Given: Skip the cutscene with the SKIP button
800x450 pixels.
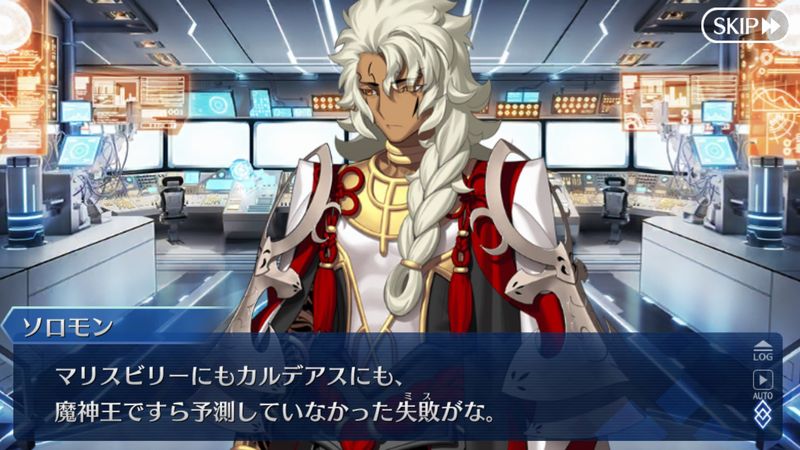Looking at the screenshot, I should click(x=745, y=26).
